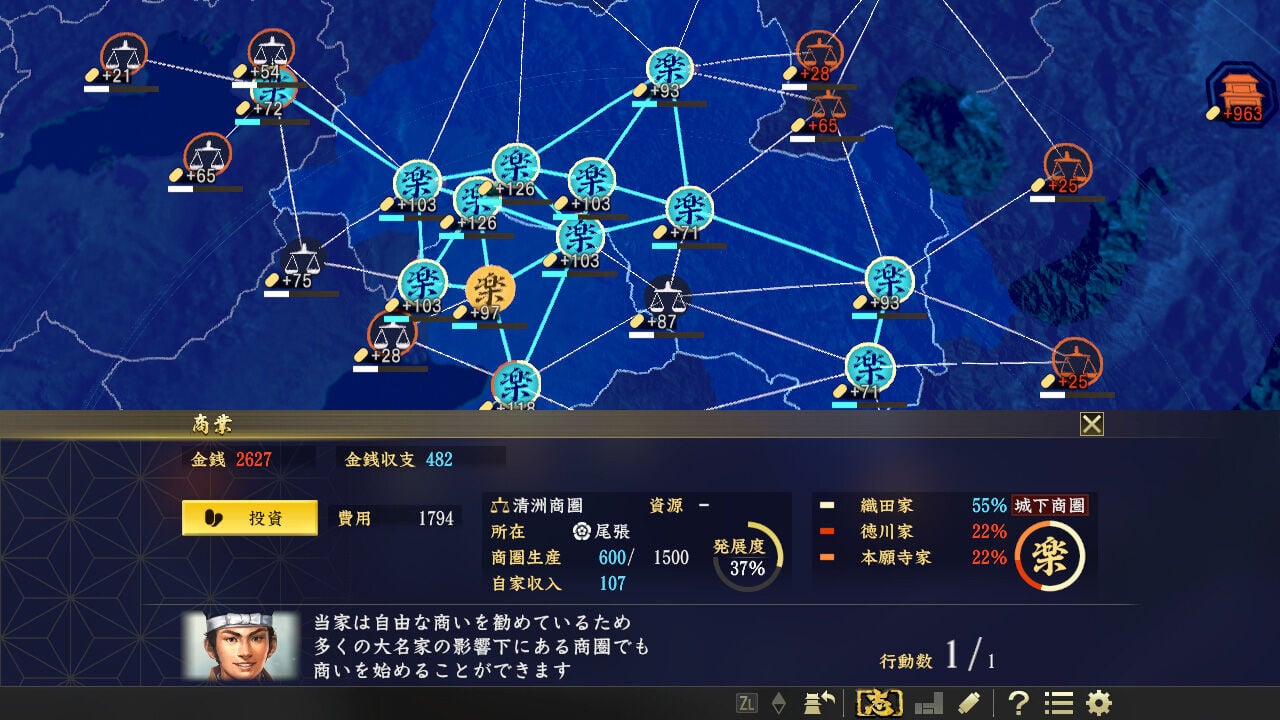Select the dark scales trade-zone node showing +87
Screen dimensions: 1280x720
(x=668, y=296)
